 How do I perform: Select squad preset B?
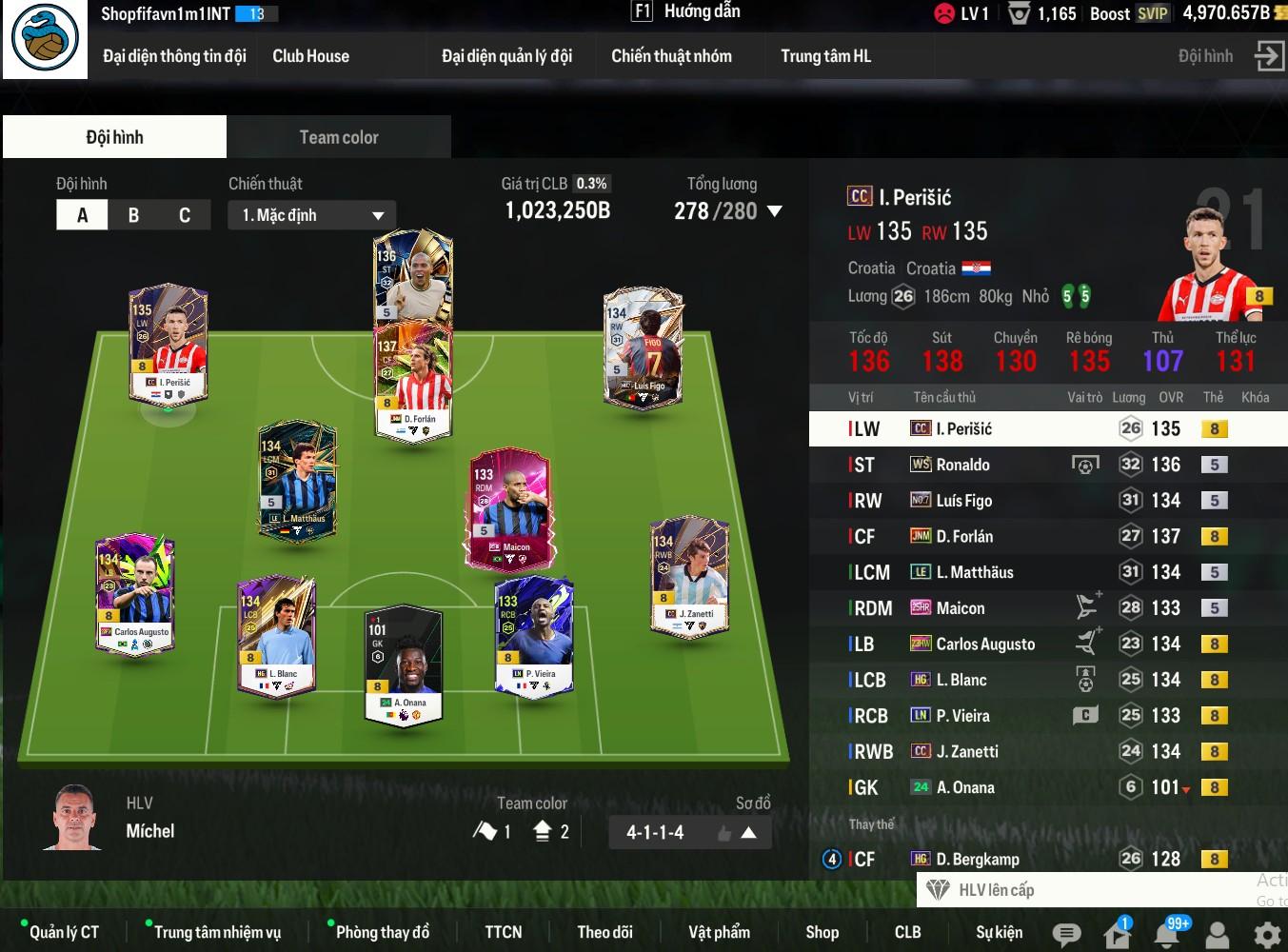click(133, 215)
